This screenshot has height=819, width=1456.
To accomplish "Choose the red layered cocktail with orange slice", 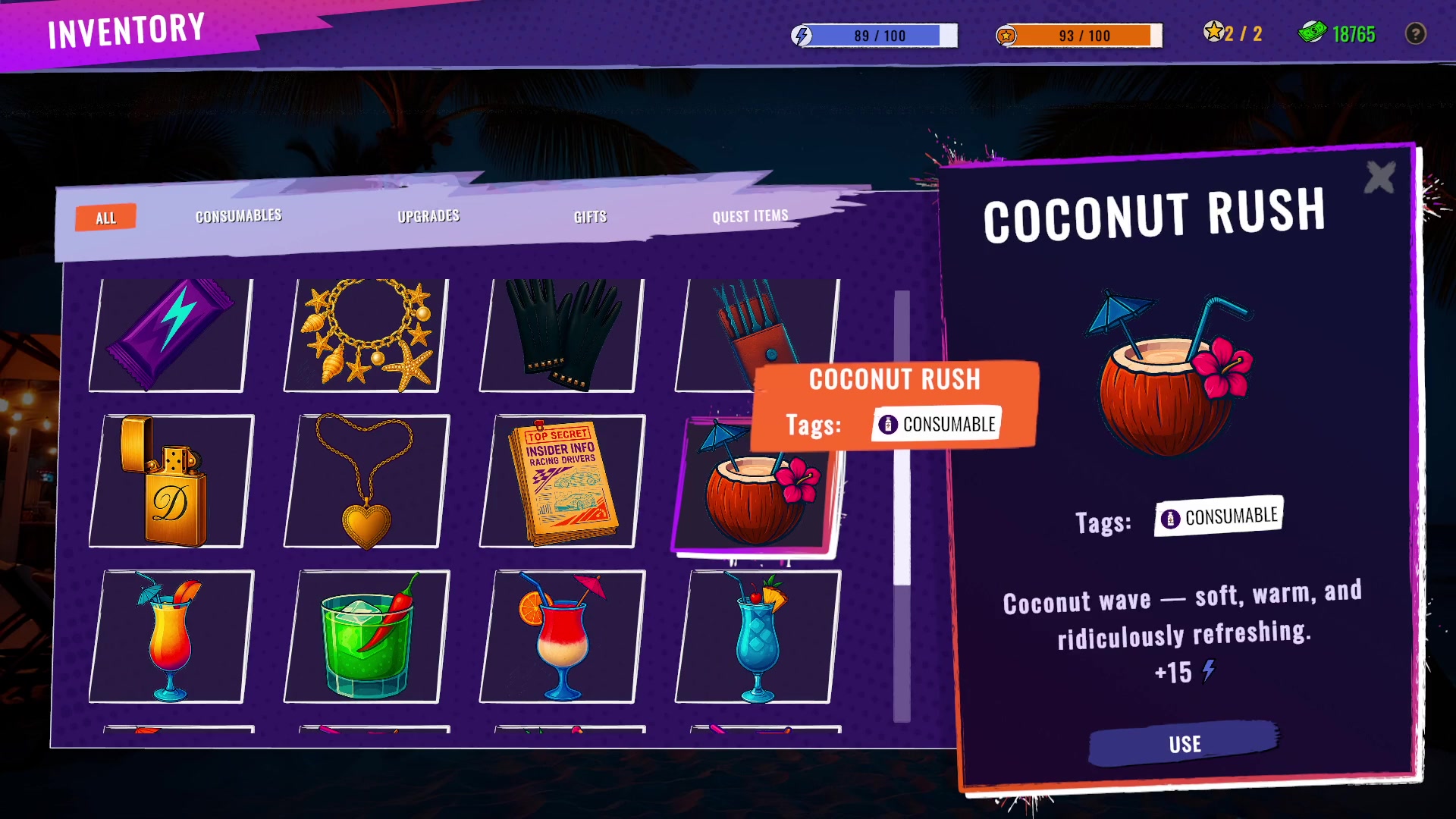I will click(562, 637).
